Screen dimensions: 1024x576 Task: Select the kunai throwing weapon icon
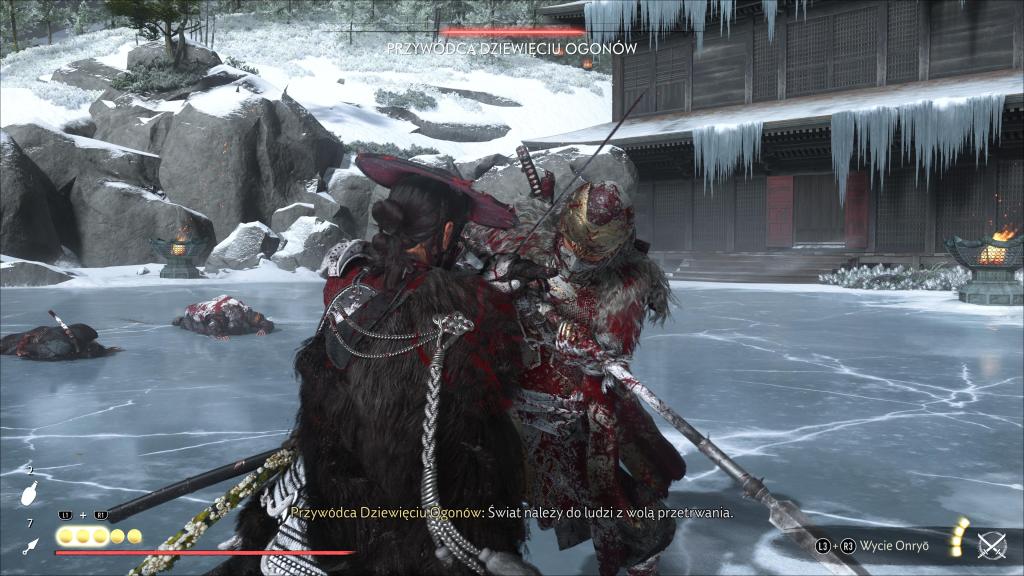[31, 545]
